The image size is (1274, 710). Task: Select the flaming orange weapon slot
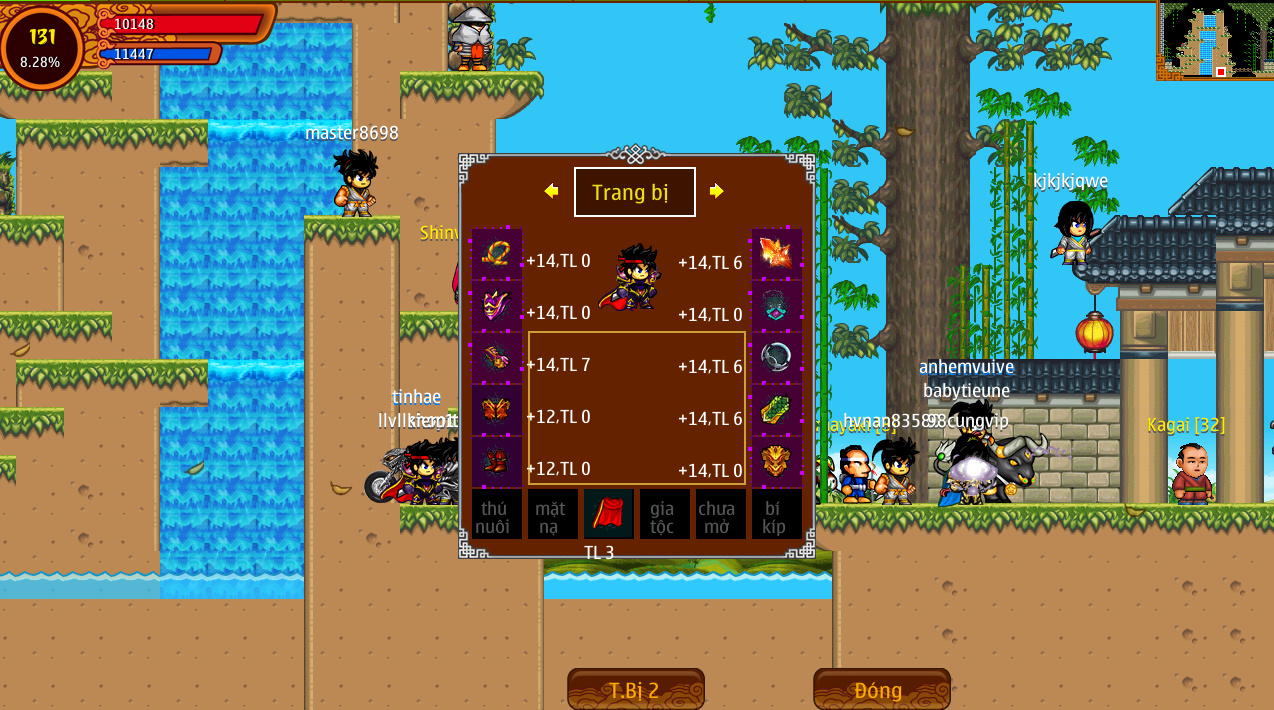pyautogui.click(x=777, y=254)
